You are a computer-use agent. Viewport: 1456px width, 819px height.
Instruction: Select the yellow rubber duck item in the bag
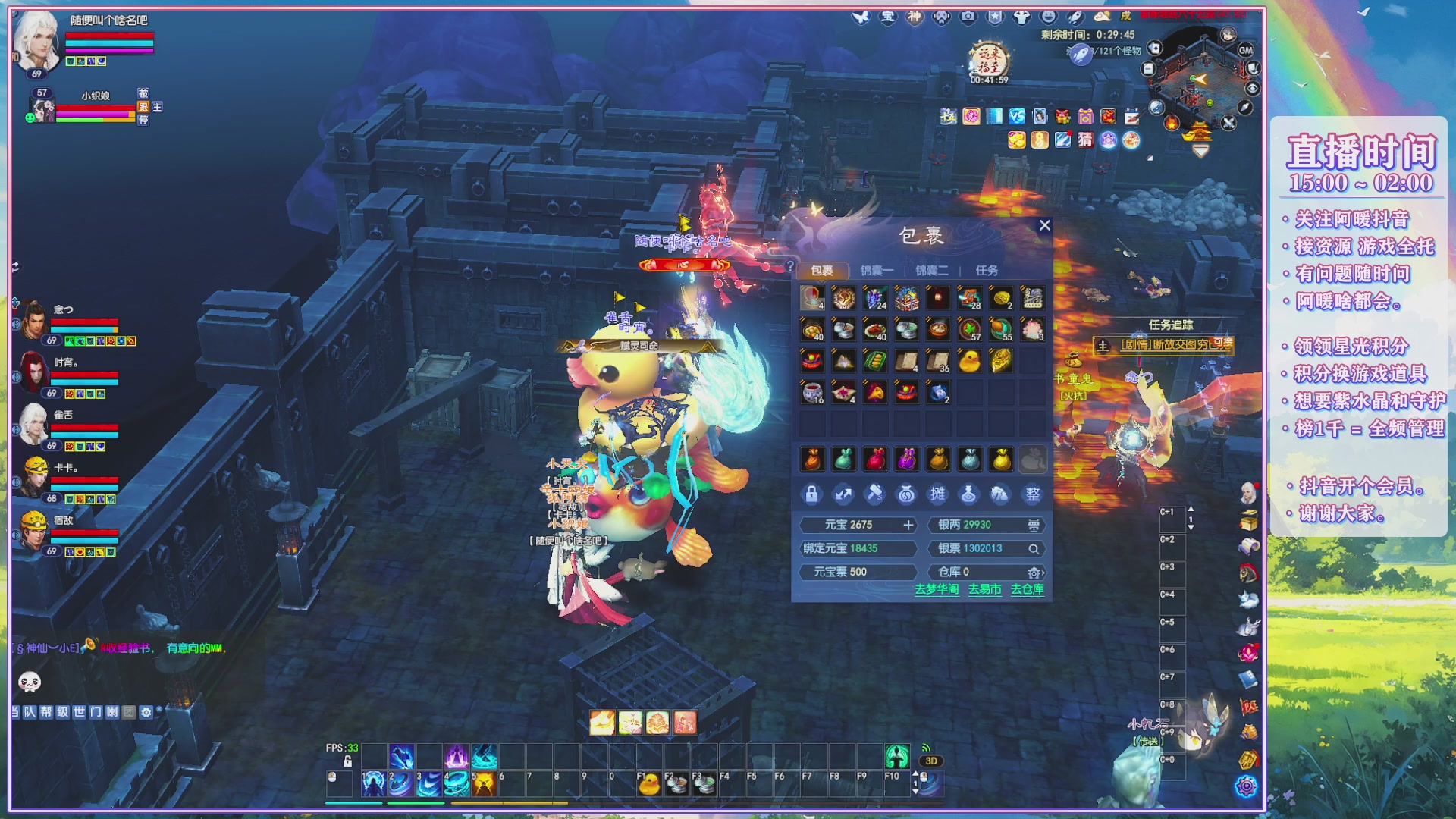click(x=968, y=361)
